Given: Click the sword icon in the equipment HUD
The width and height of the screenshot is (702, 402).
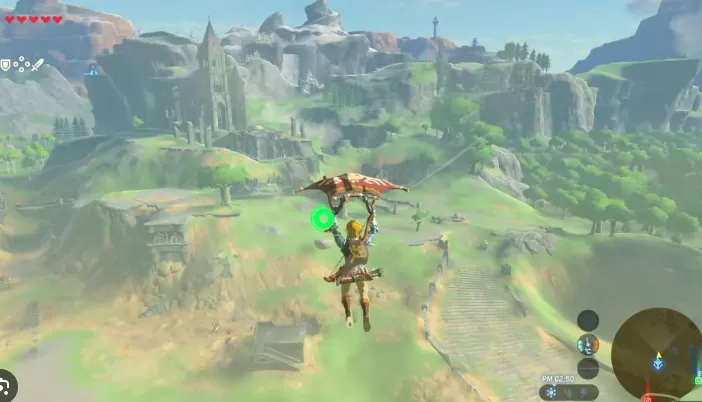Looking at the screenshot, I should tap(38, 64).
